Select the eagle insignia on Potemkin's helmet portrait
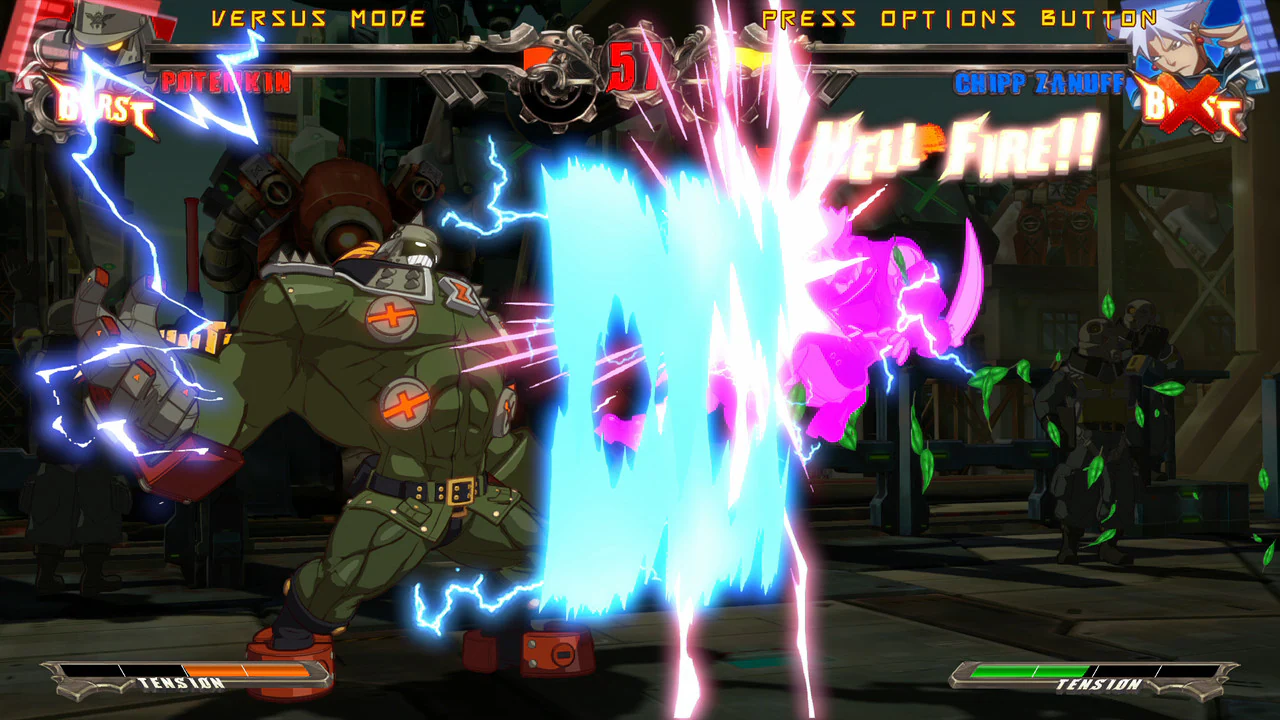1280x720 pixels. click(x=95, y=20)
